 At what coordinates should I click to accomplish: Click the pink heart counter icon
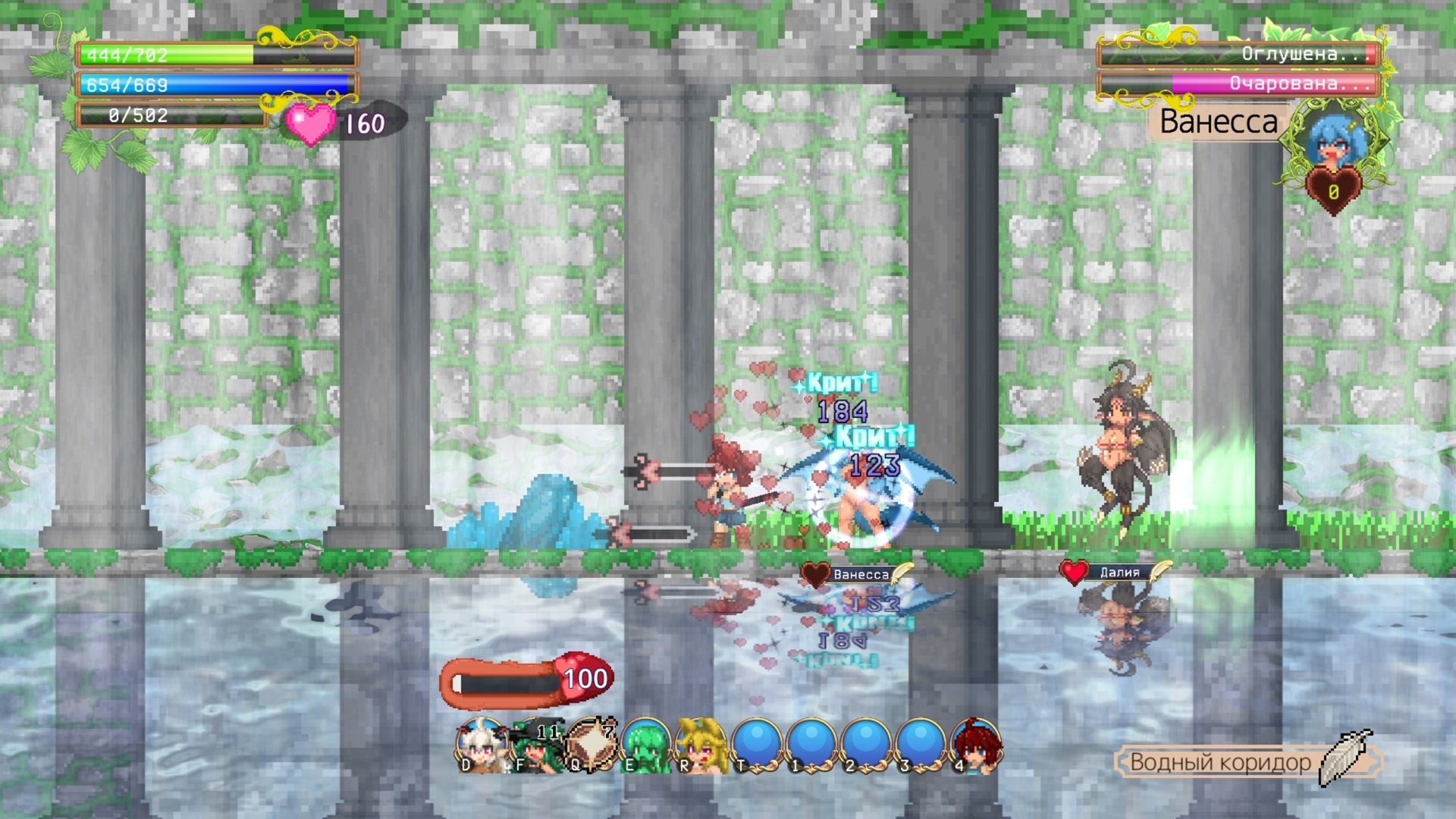click(x=310, y=124)
